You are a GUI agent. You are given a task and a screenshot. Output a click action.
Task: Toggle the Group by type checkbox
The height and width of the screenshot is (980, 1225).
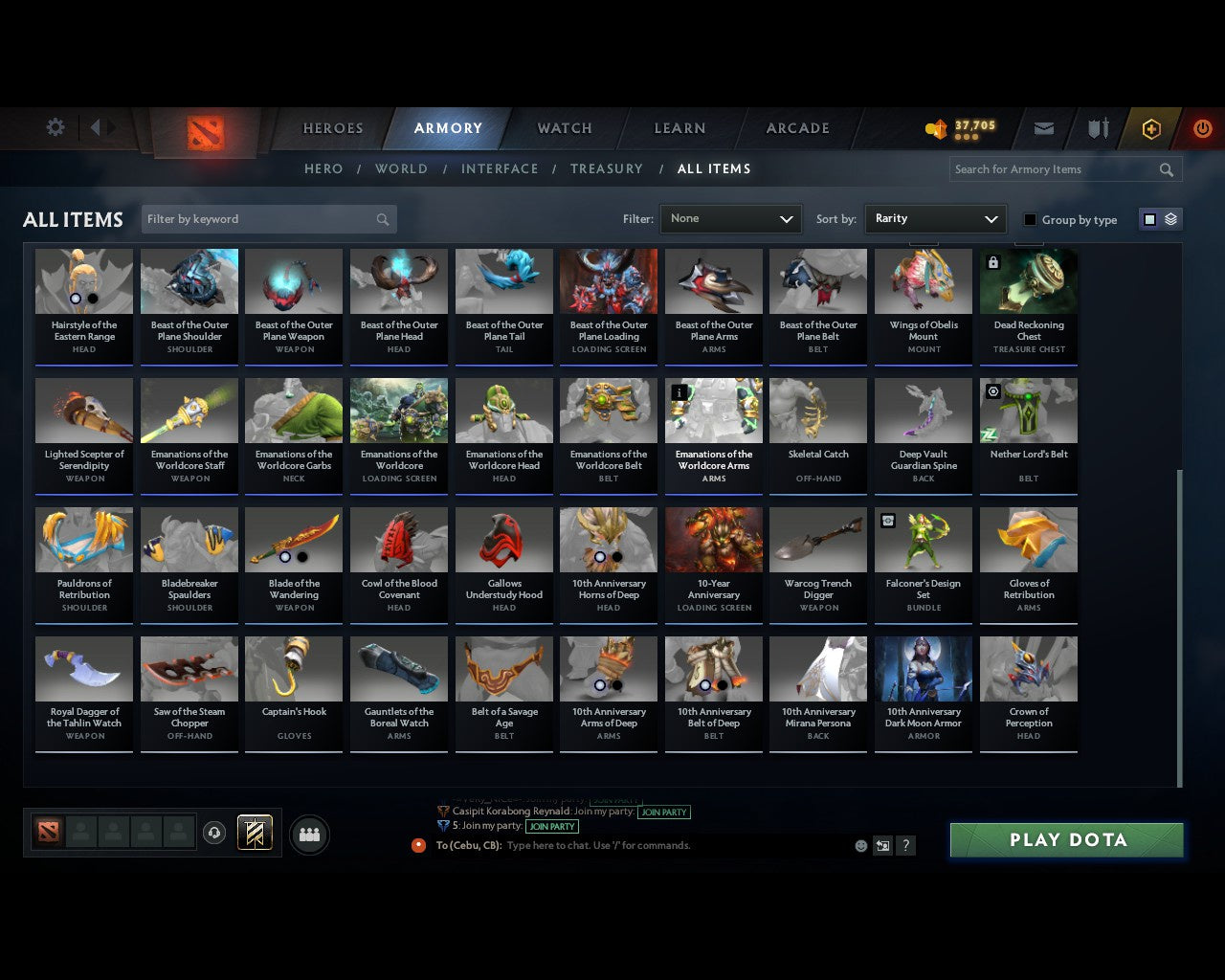coord(1030,219)
